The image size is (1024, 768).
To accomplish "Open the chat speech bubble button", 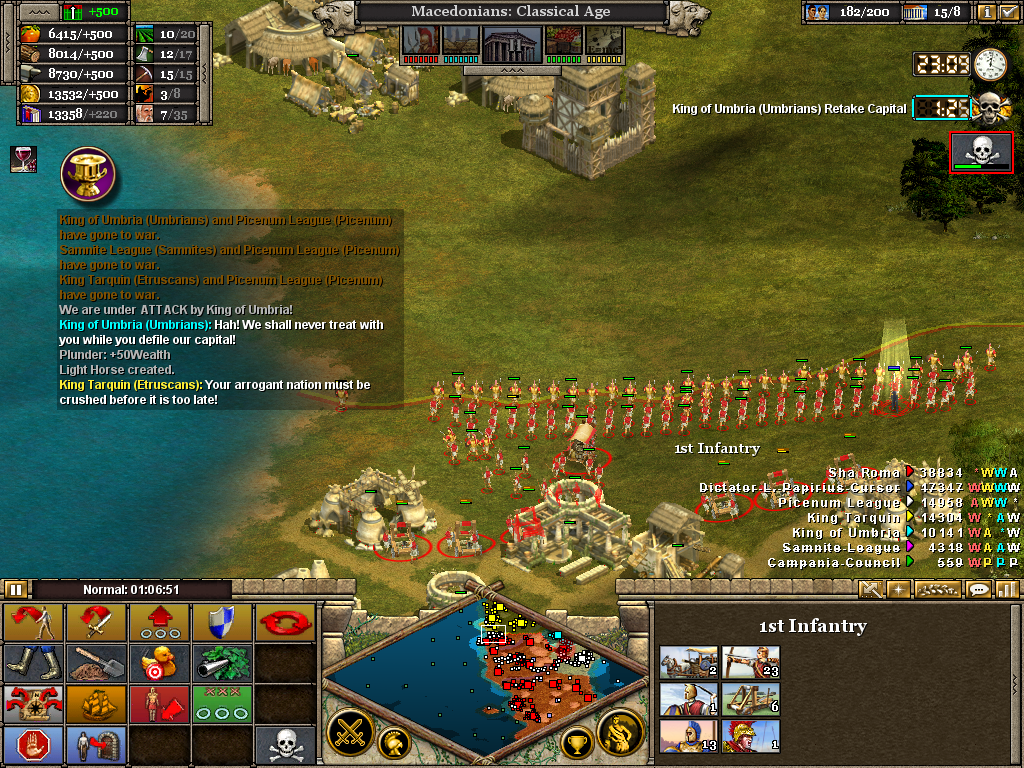I will pyautogui.click(x=978, y=589).
